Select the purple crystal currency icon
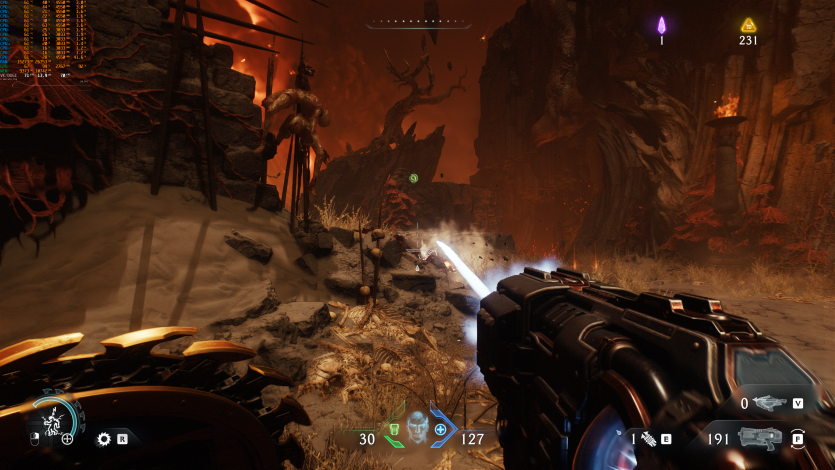The image size is (835, 470). (x=661, y=25)
